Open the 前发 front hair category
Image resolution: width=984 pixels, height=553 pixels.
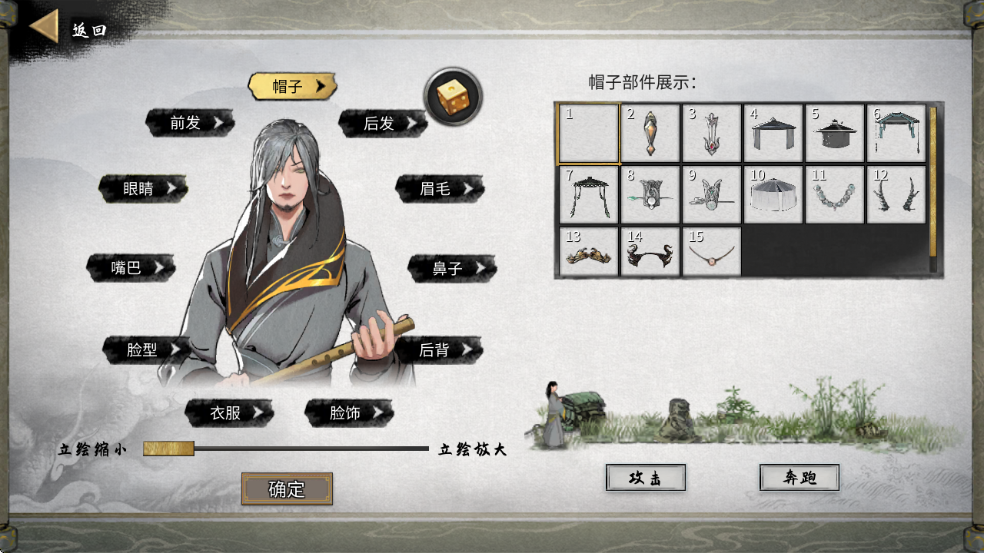point(189,123)
